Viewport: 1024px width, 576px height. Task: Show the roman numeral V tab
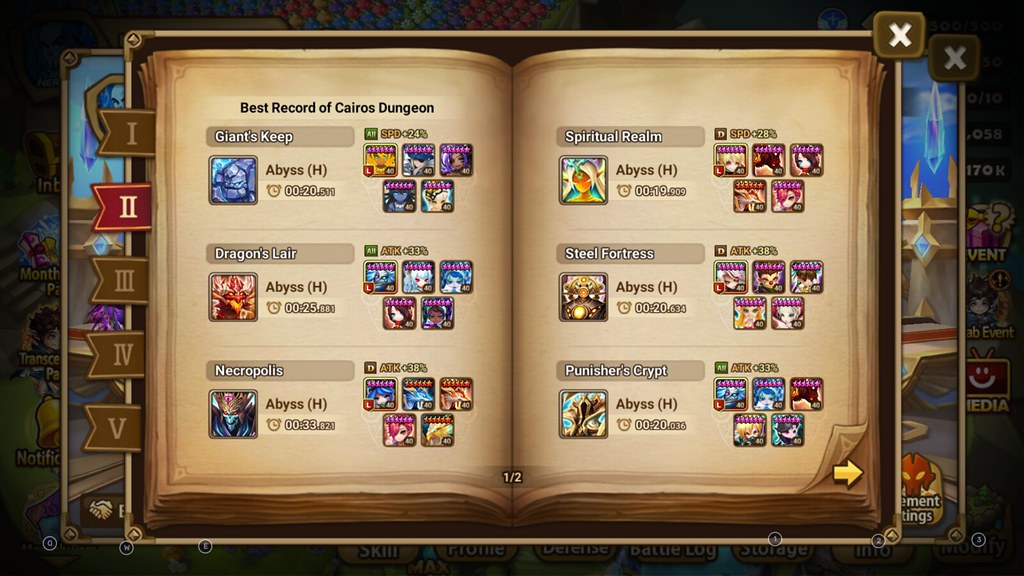[118, 428]
